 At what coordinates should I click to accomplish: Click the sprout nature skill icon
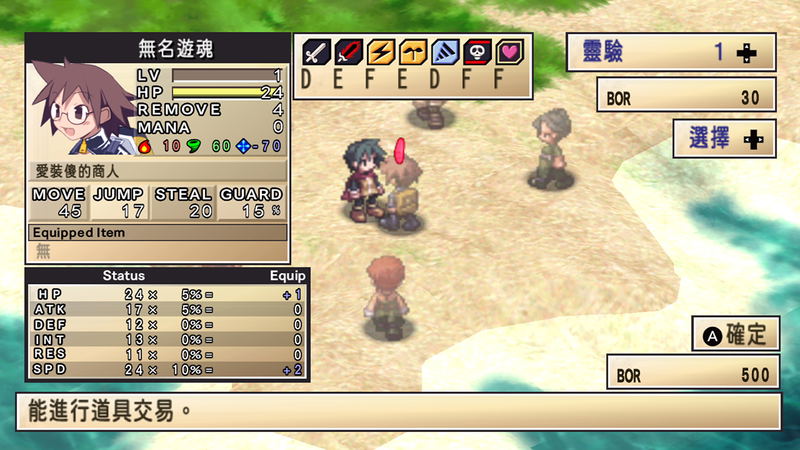point(411,52)
